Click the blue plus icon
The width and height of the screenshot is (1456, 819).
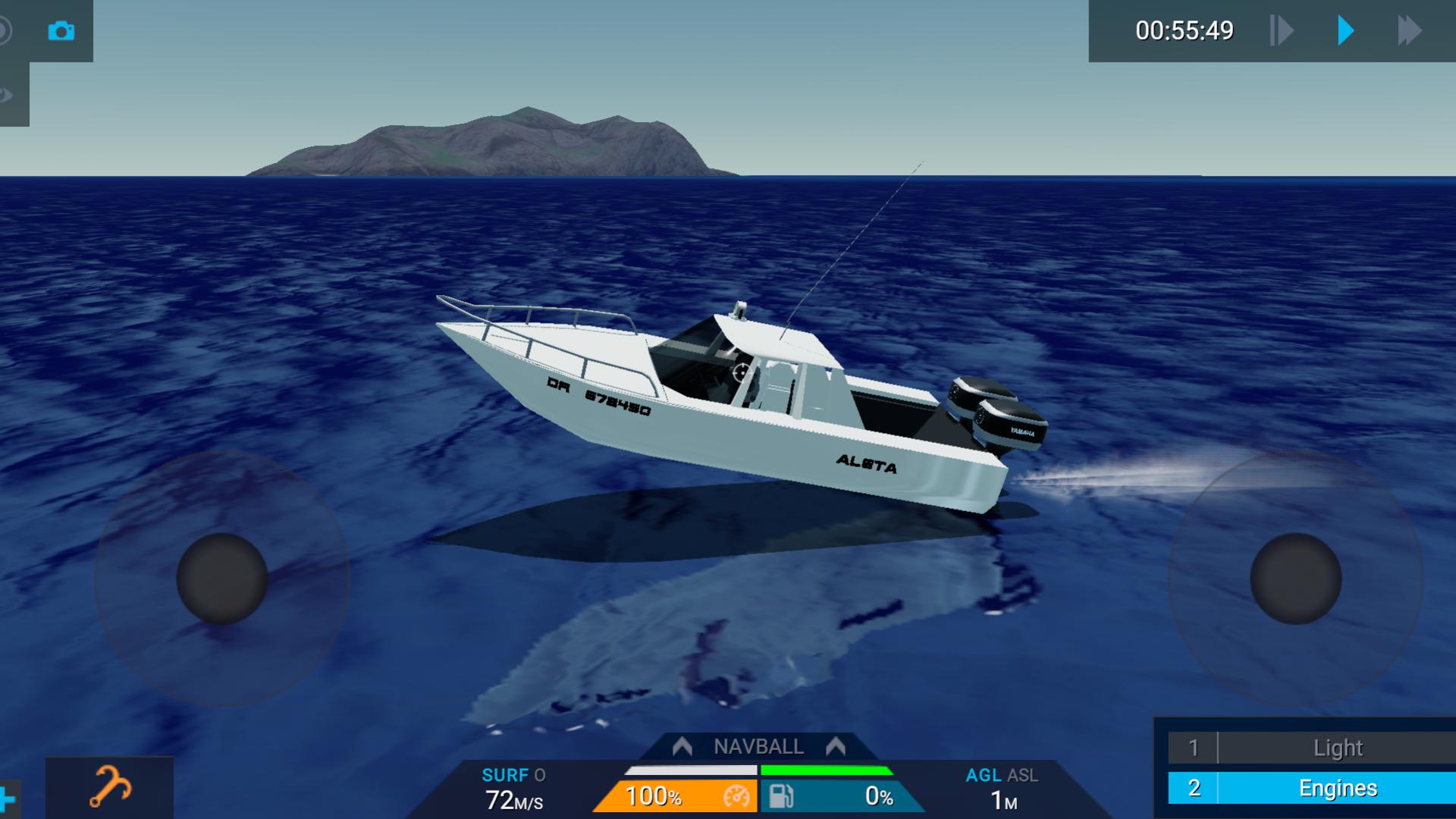8,799
